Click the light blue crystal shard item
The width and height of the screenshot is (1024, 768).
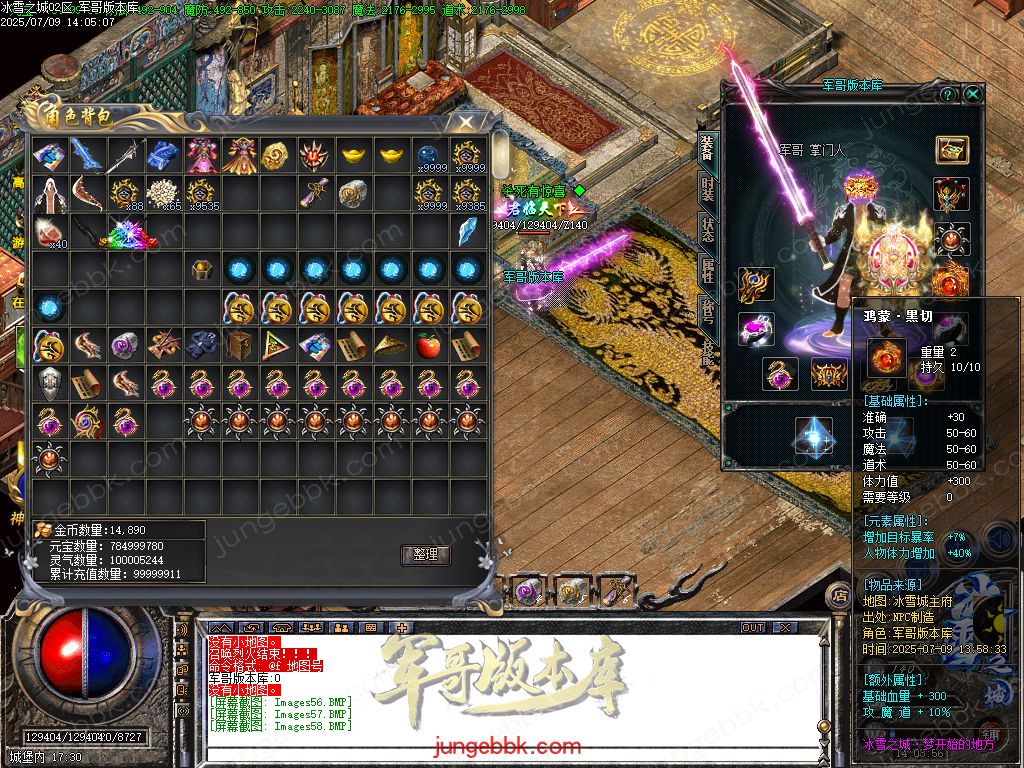coord(466,232)
